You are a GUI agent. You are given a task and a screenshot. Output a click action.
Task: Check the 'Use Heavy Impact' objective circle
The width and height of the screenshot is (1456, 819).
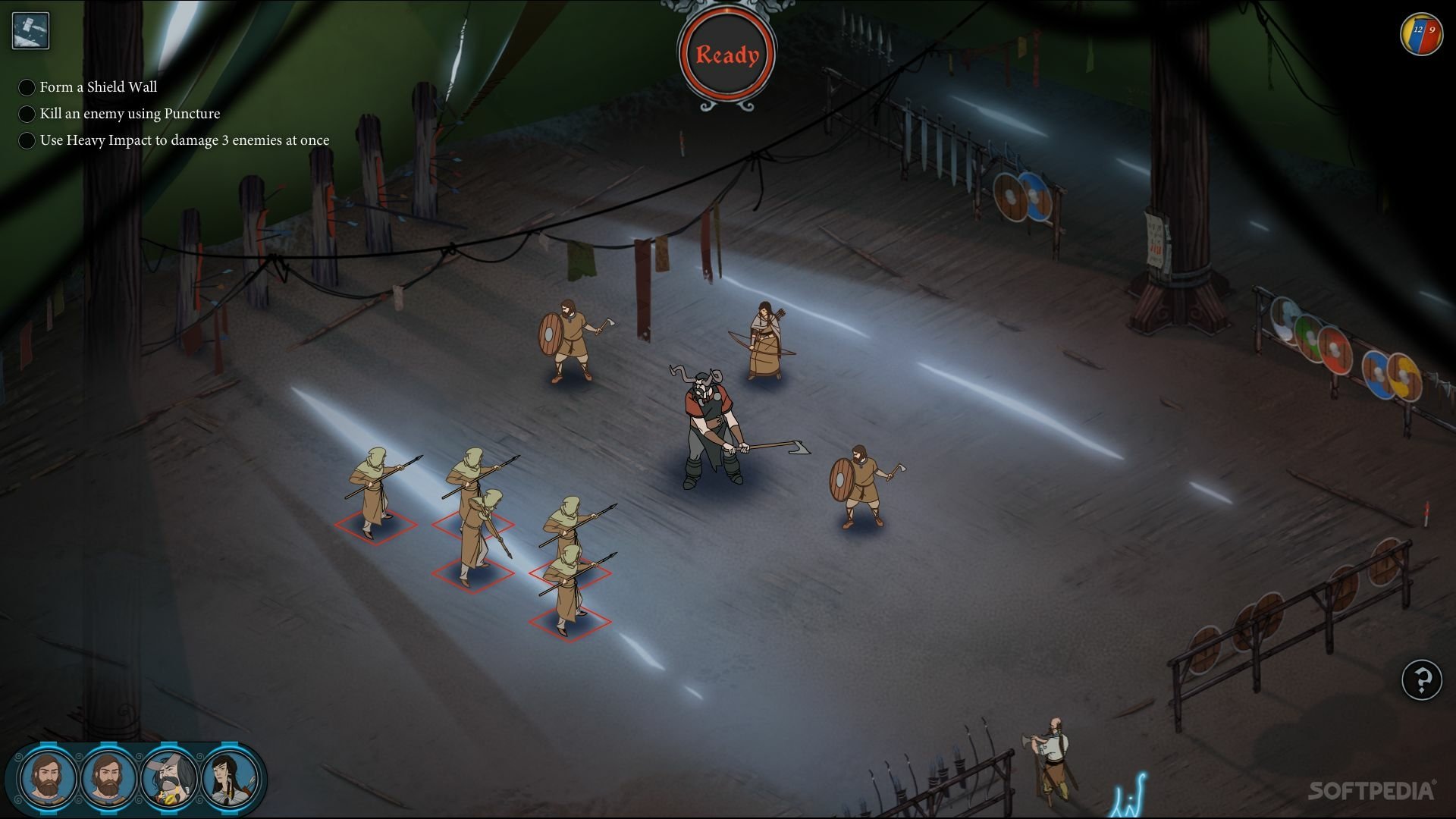(27, 140)
